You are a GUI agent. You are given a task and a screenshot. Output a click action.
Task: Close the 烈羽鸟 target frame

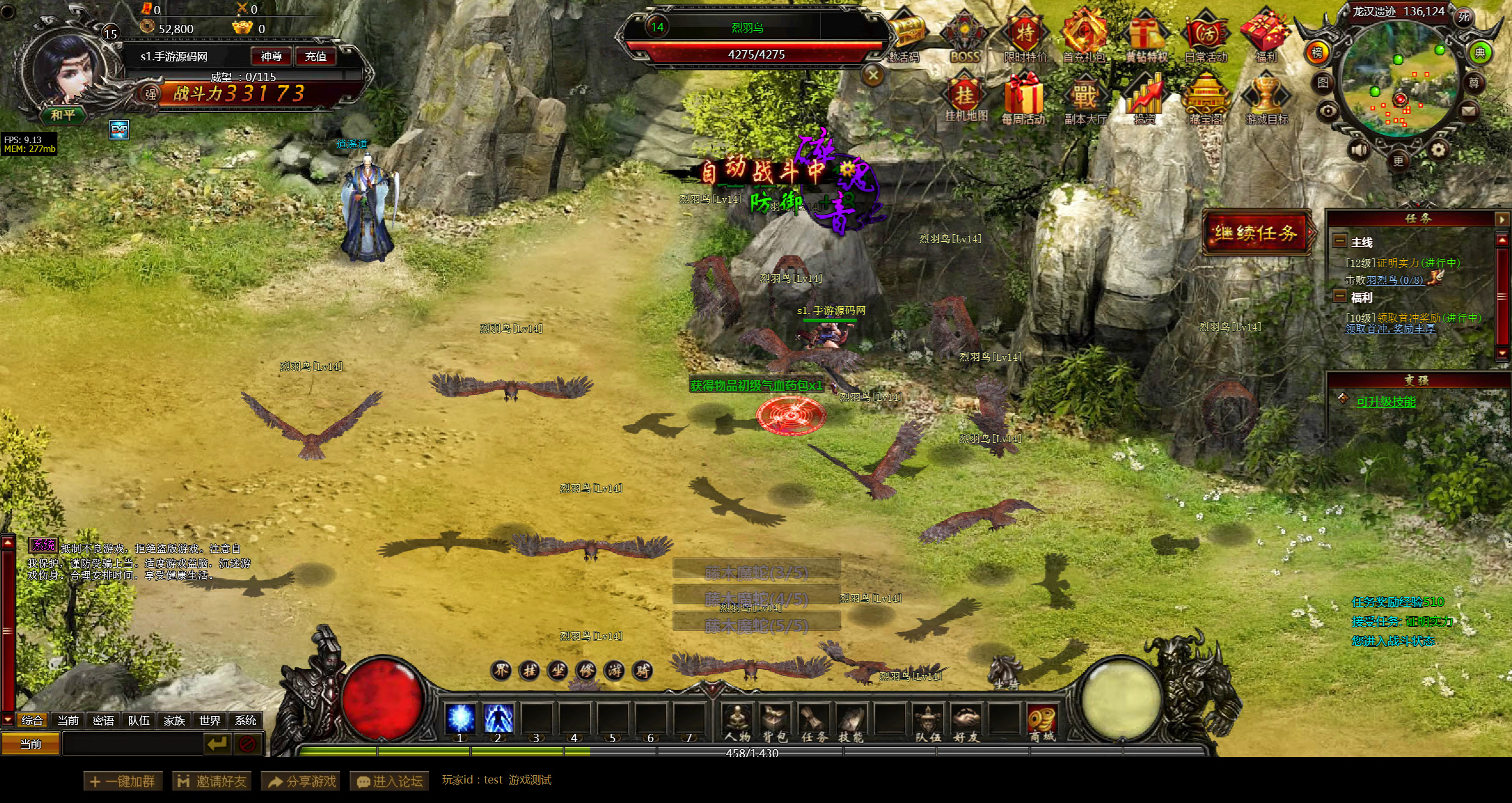(873, 75)
